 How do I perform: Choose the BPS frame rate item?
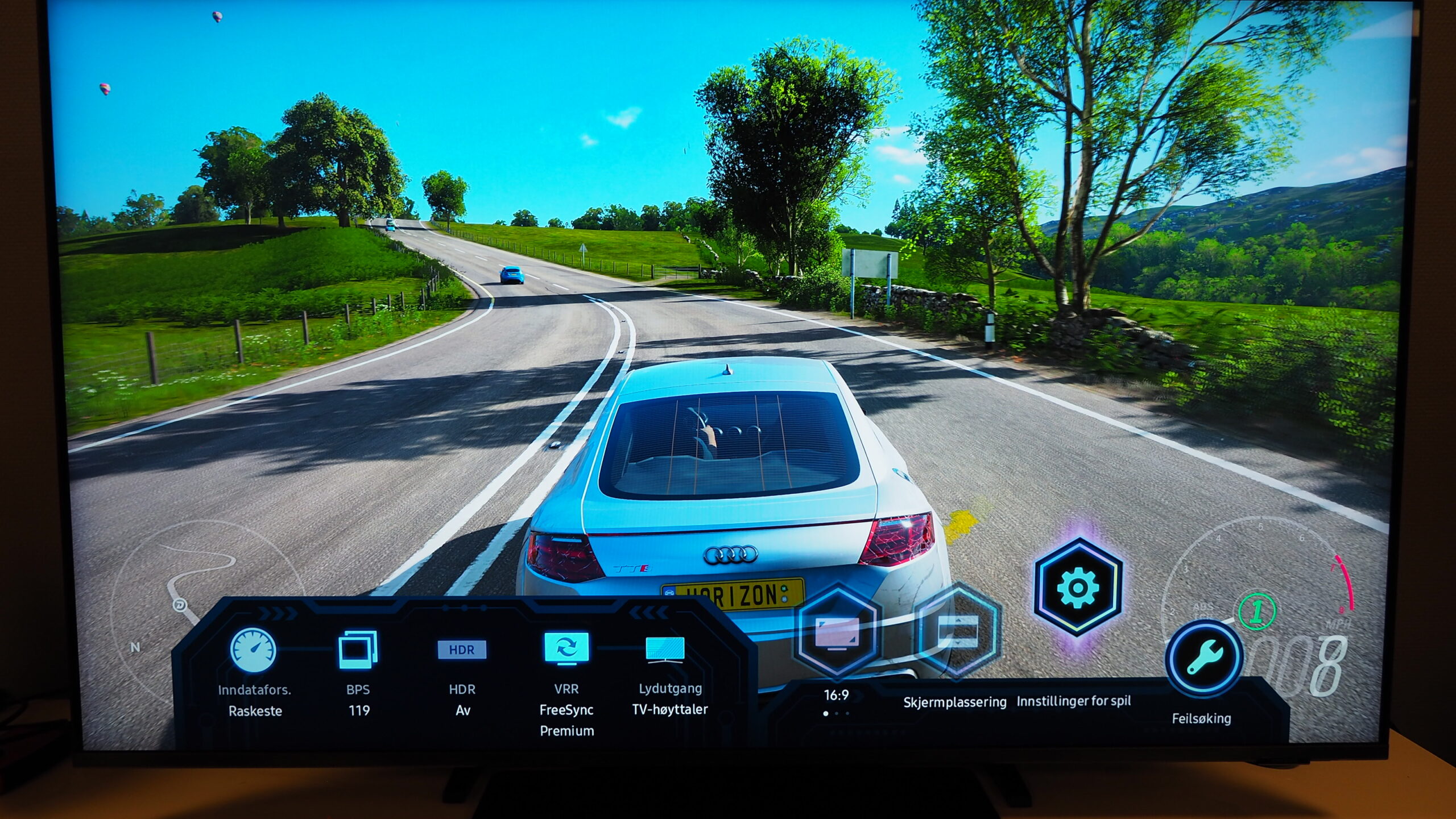coord(358,650)
